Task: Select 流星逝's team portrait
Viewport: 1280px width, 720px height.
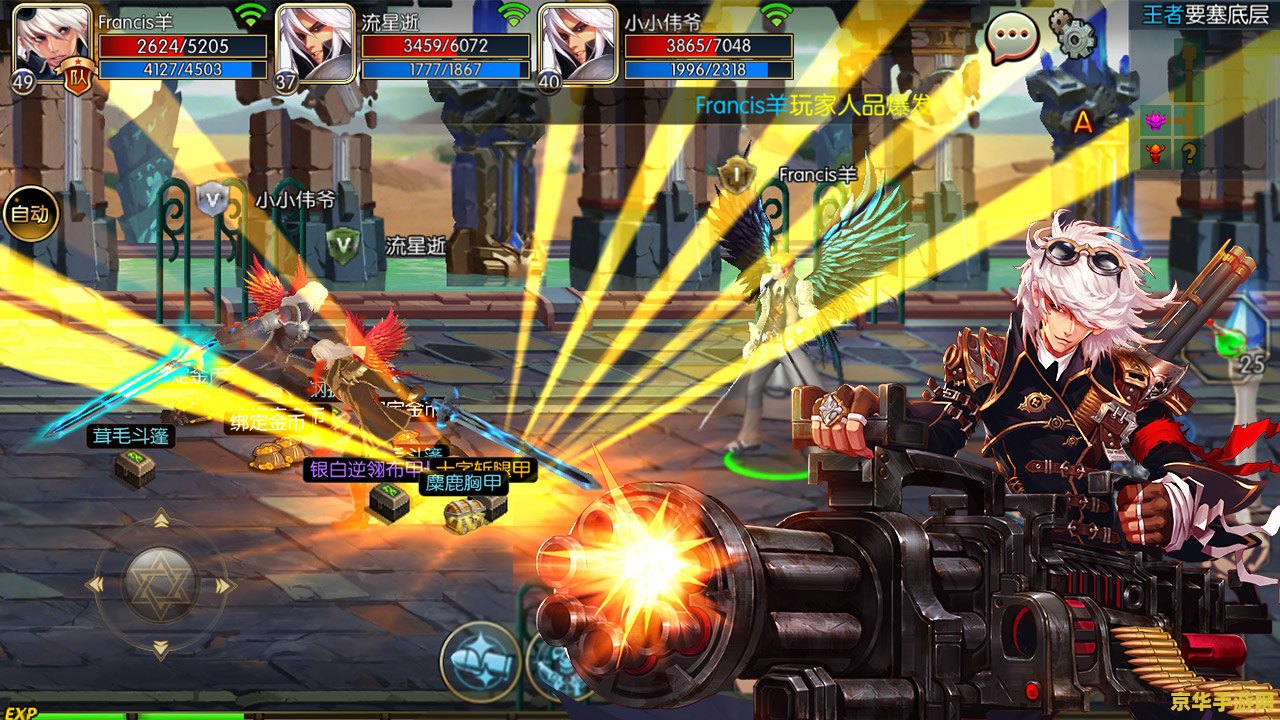Action: 314,42
